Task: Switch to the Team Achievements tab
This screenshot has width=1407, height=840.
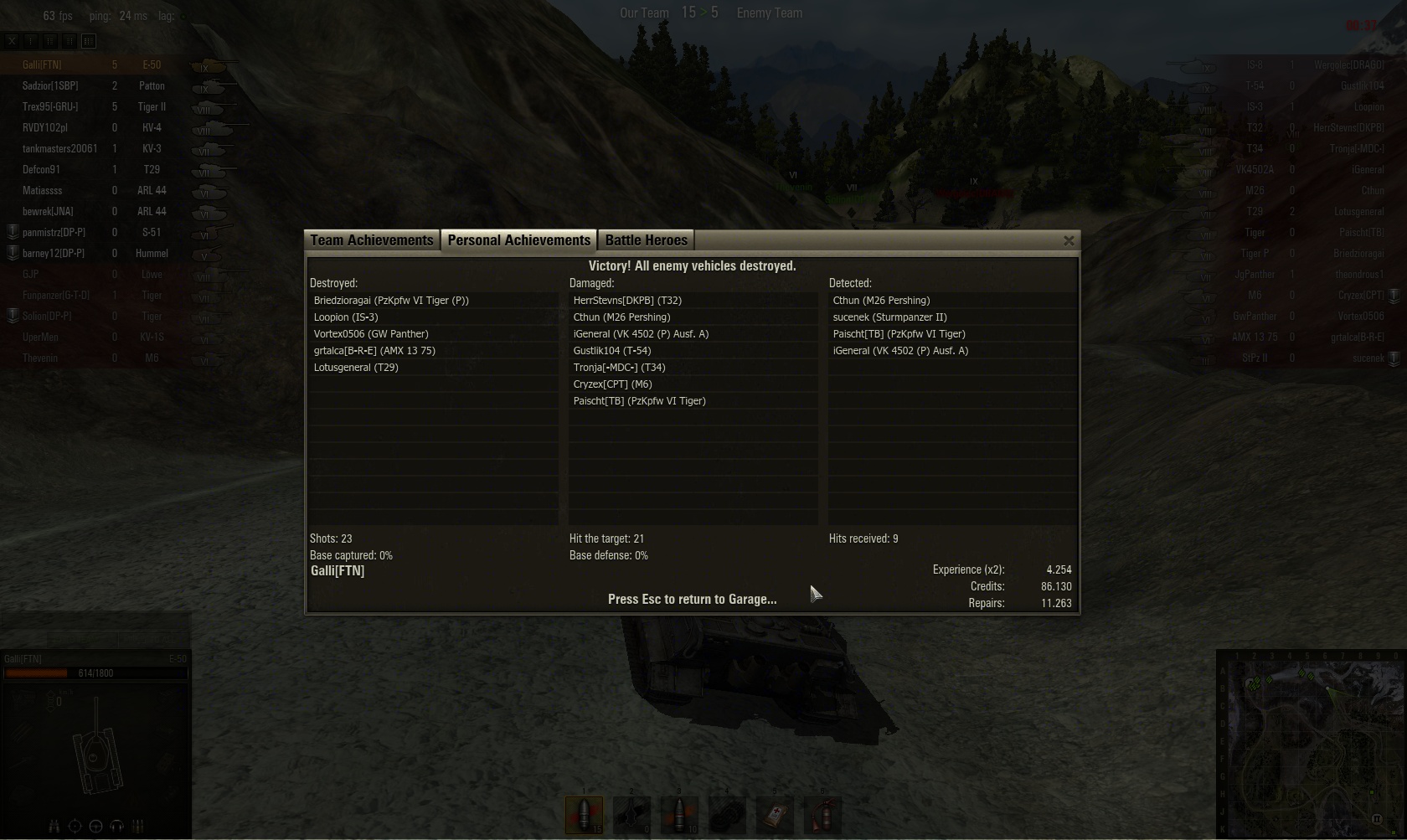Action: point(371,240)
